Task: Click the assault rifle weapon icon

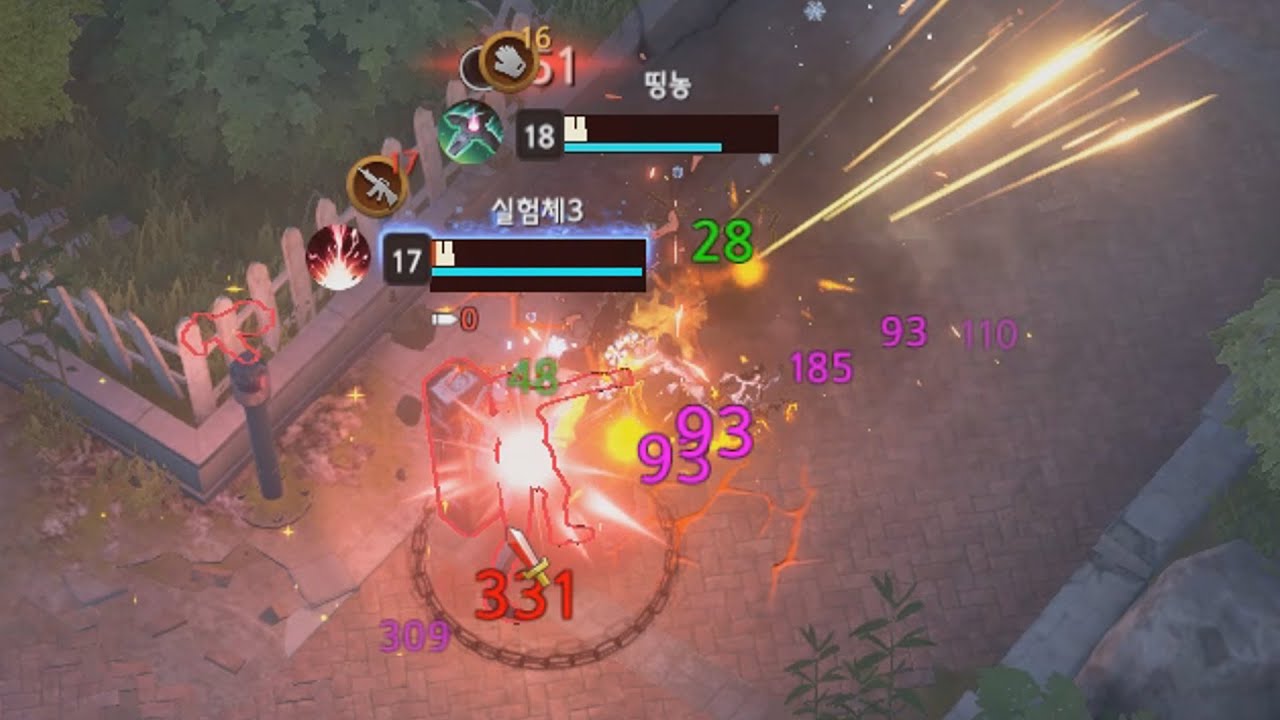Action: 377,186
